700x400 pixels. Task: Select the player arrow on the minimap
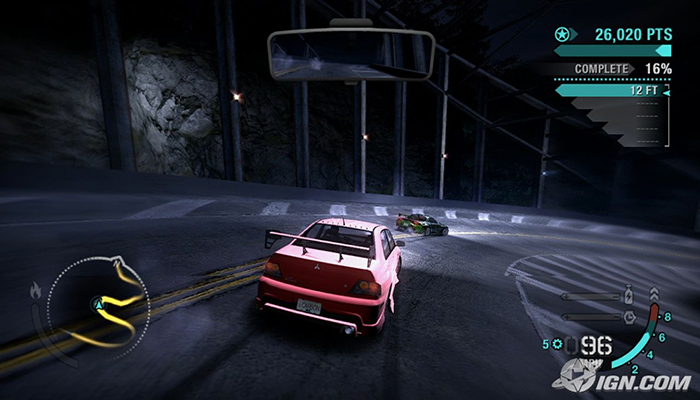pyautogui.click(x=98, y=301)
